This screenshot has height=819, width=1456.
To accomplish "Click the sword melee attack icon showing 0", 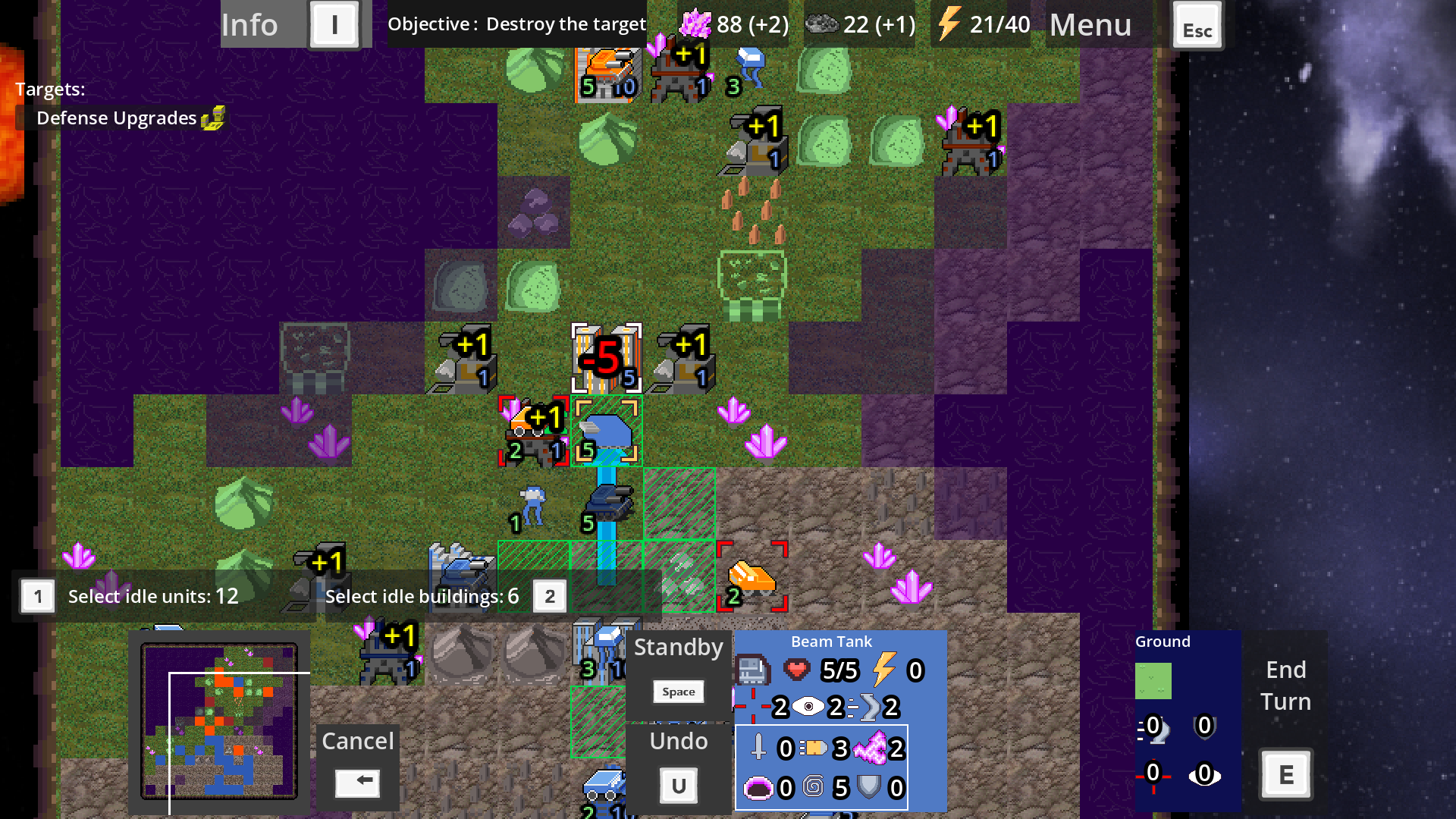I will click(757, 749).
